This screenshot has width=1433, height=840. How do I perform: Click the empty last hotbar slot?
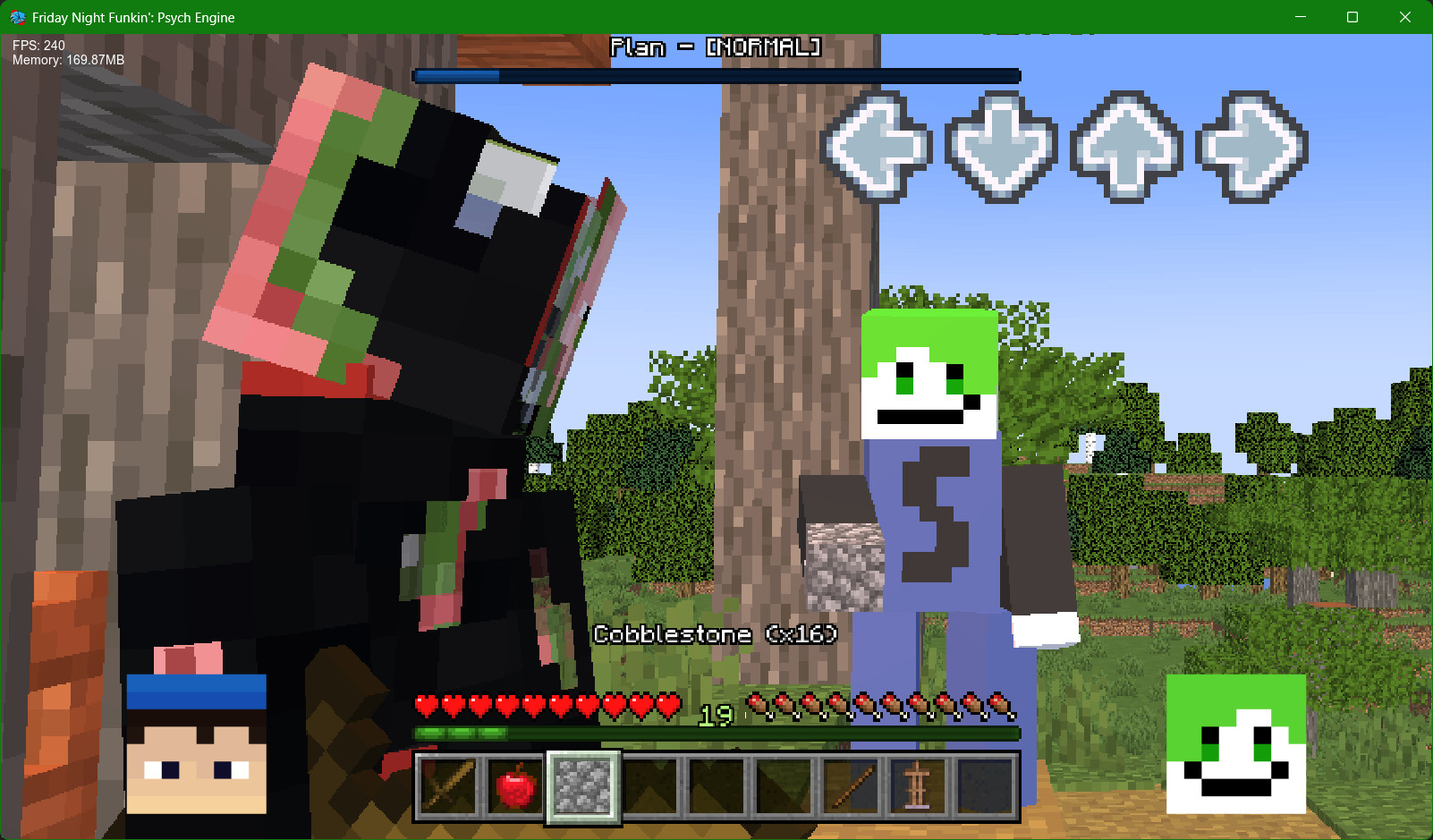(x=987, y=788)
